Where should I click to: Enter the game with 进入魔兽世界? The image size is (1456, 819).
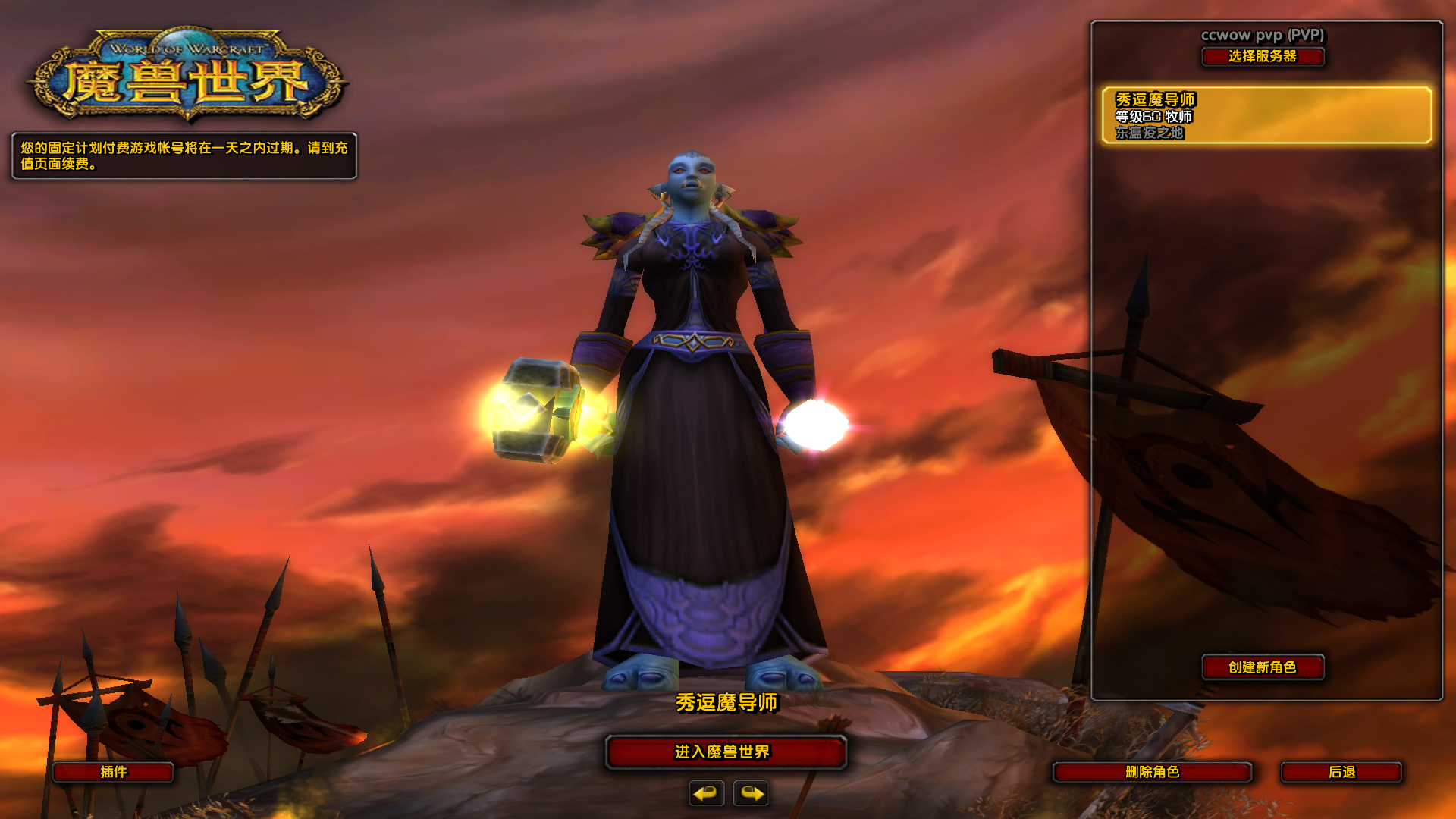click(726, 752)
